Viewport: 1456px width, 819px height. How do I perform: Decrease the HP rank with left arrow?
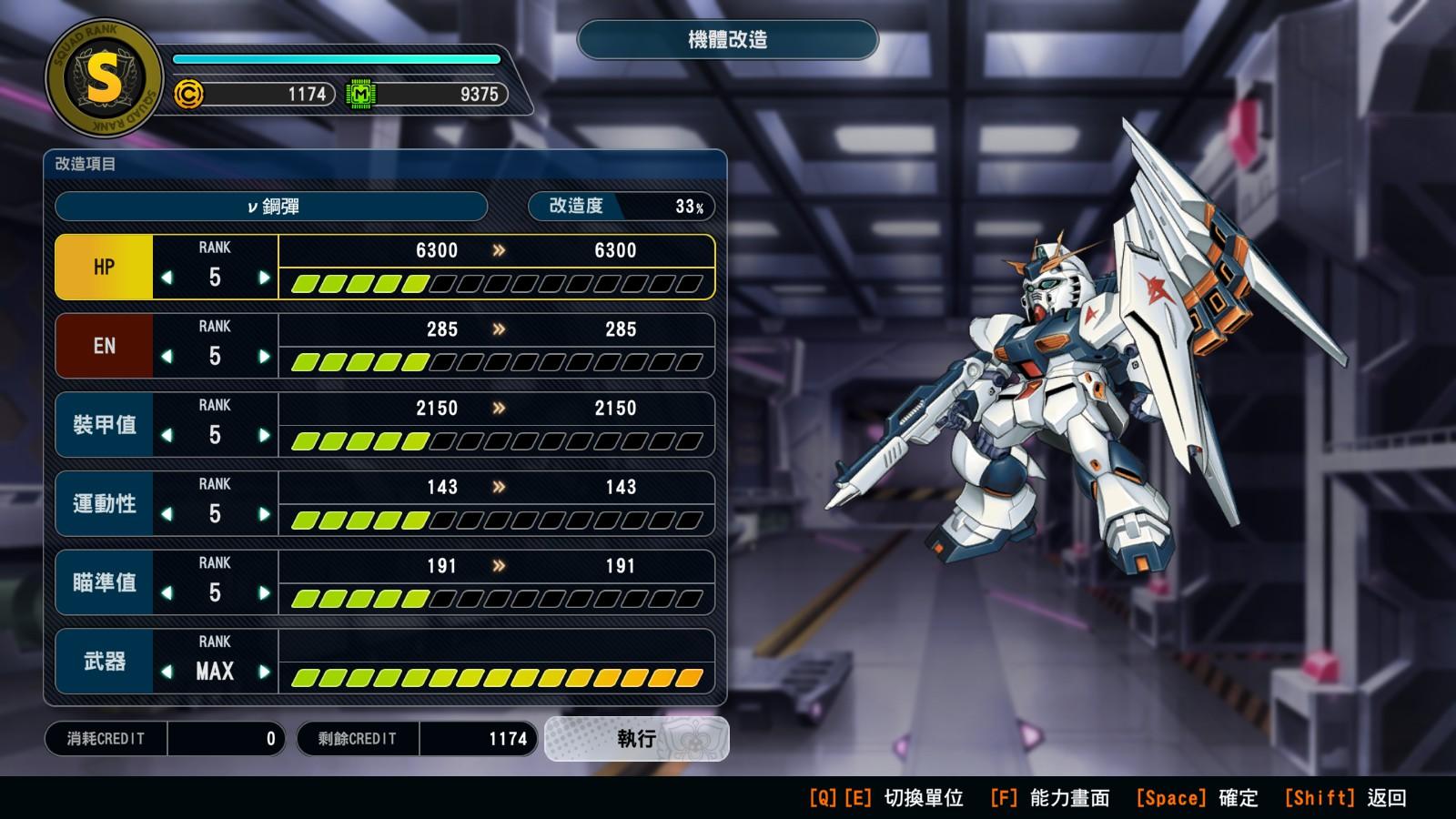click(167, 278)
